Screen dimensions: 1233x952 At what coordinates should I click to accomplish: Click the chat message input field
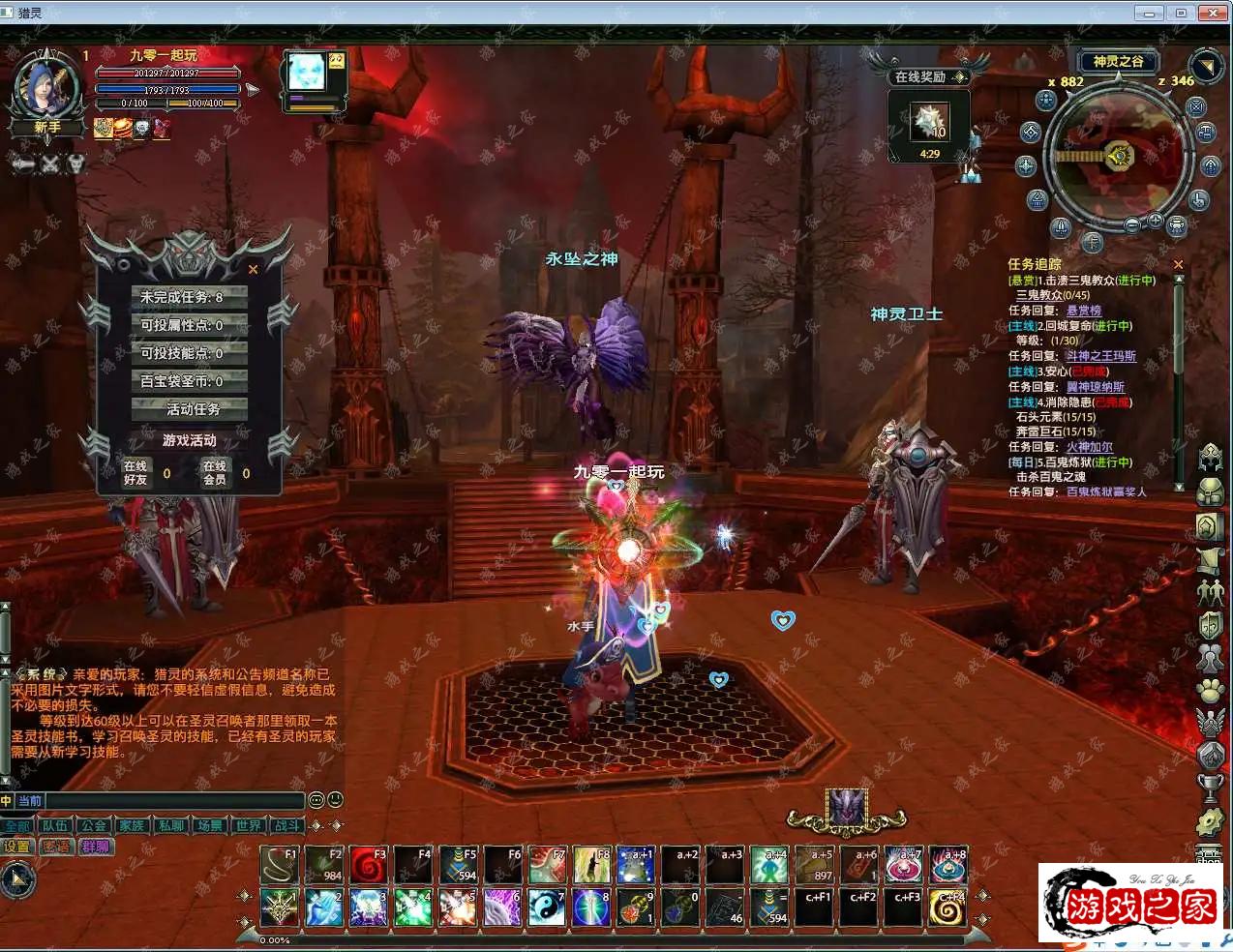click(174, 801)
